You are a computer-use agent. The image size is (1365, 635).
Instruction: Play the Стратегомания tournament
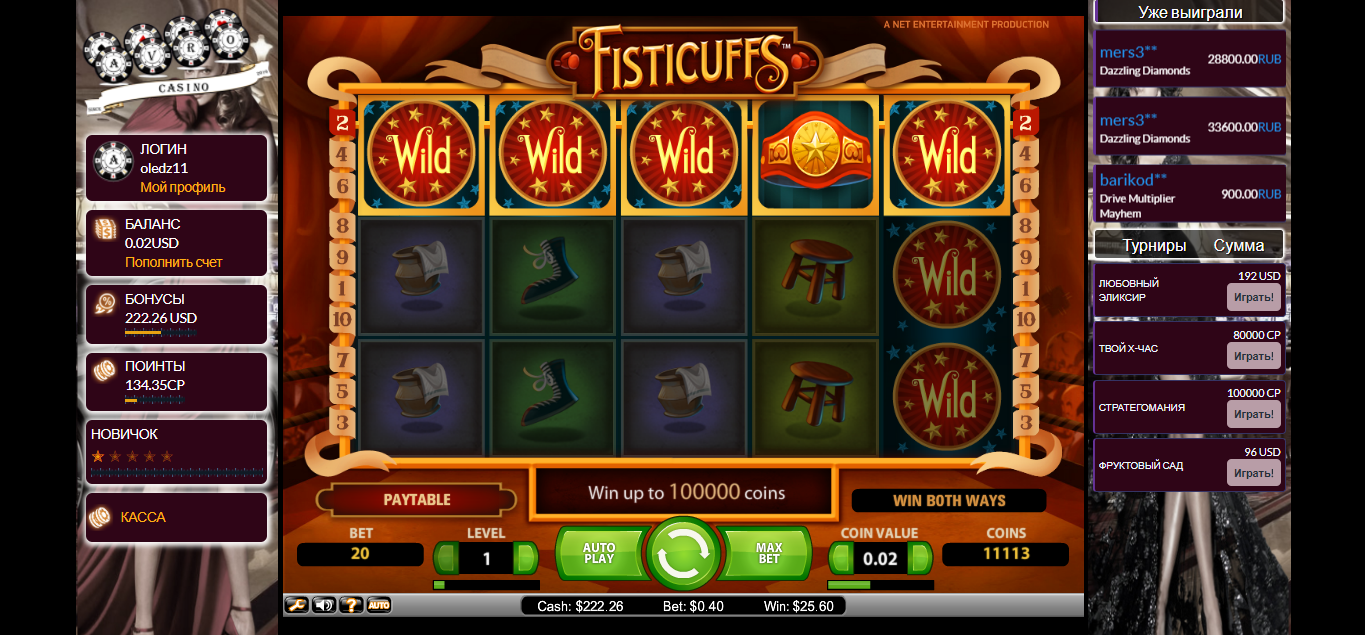1253,414
